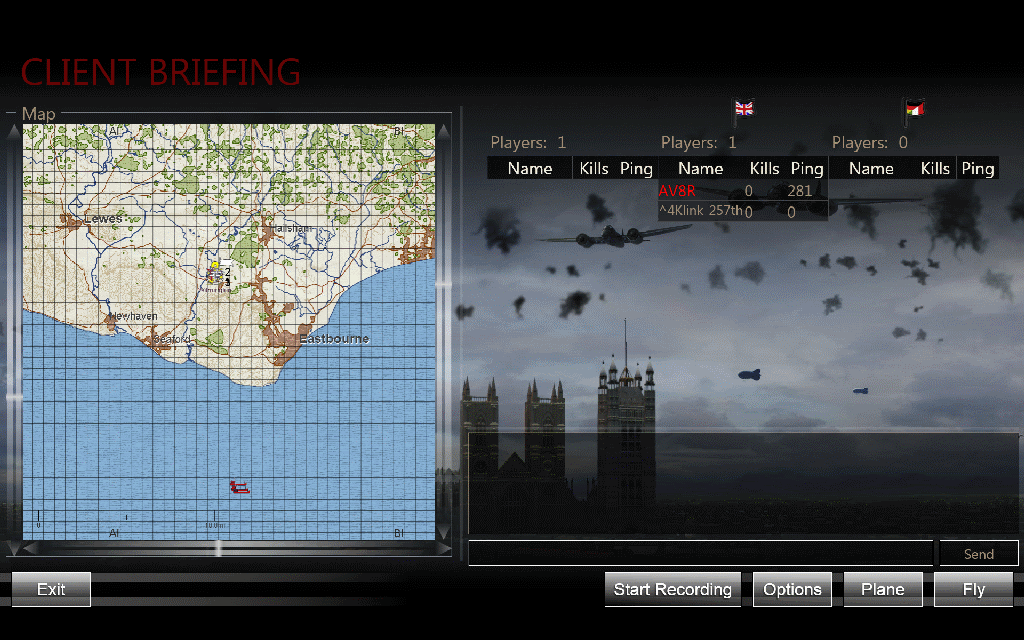Launch the mission with Fly
1024x640 pixels.
tap(973, 589)
